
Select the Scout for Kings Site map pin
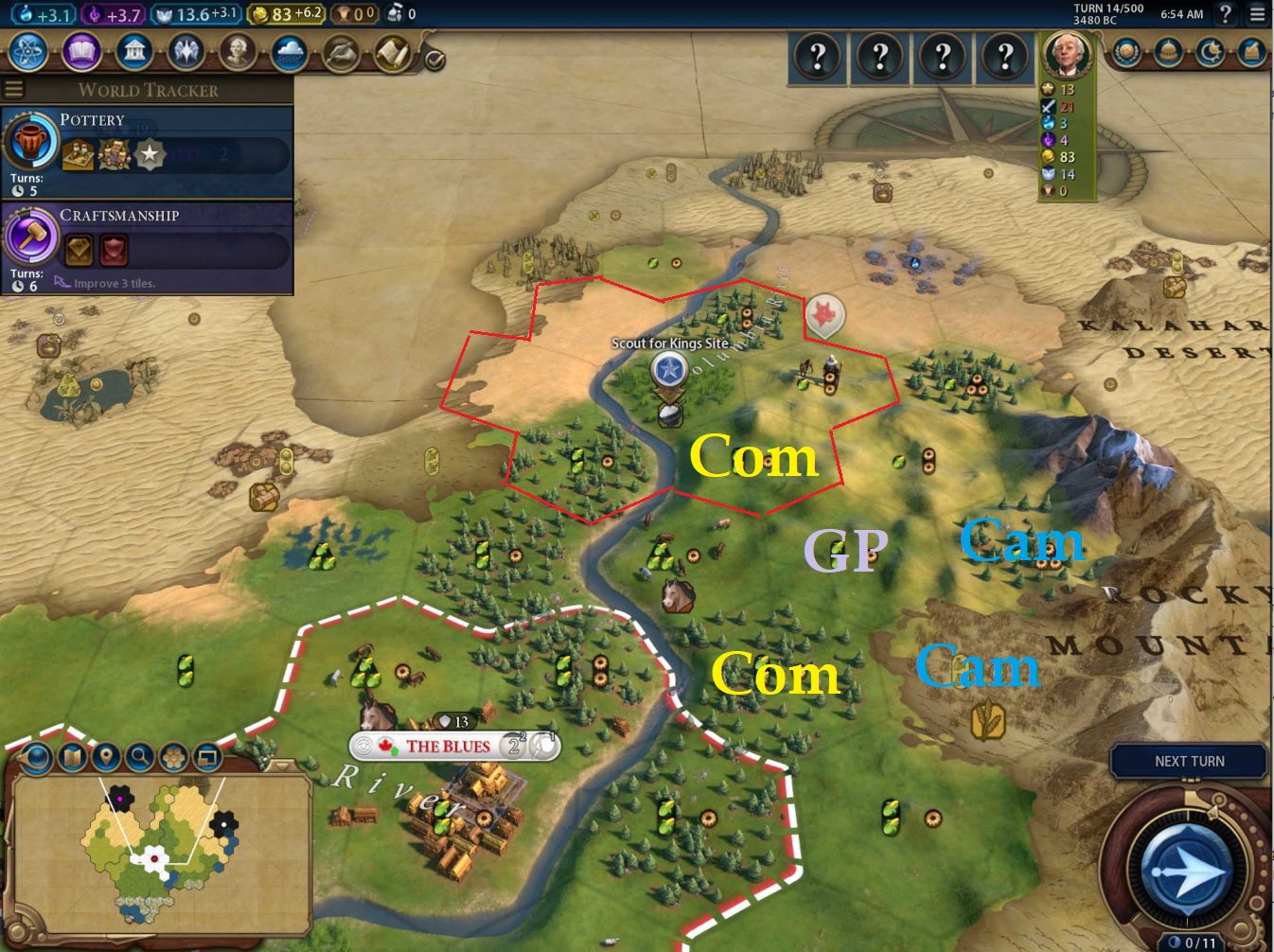pyautogui.click(x=669, y=369)
